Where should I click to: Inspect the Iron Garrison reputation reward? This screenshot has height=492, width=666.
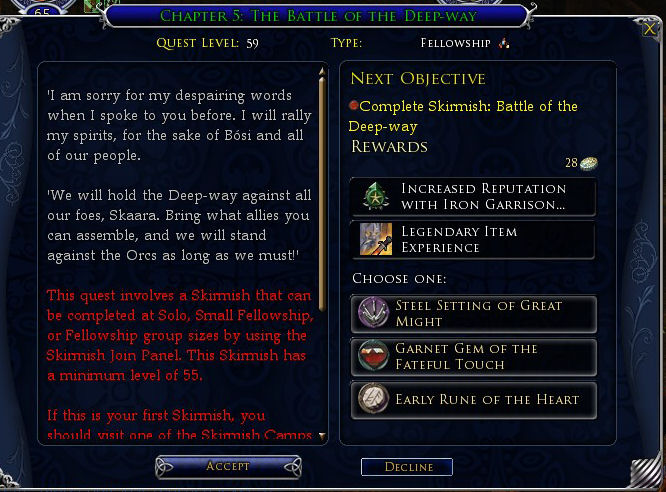[x=473, y=197]
